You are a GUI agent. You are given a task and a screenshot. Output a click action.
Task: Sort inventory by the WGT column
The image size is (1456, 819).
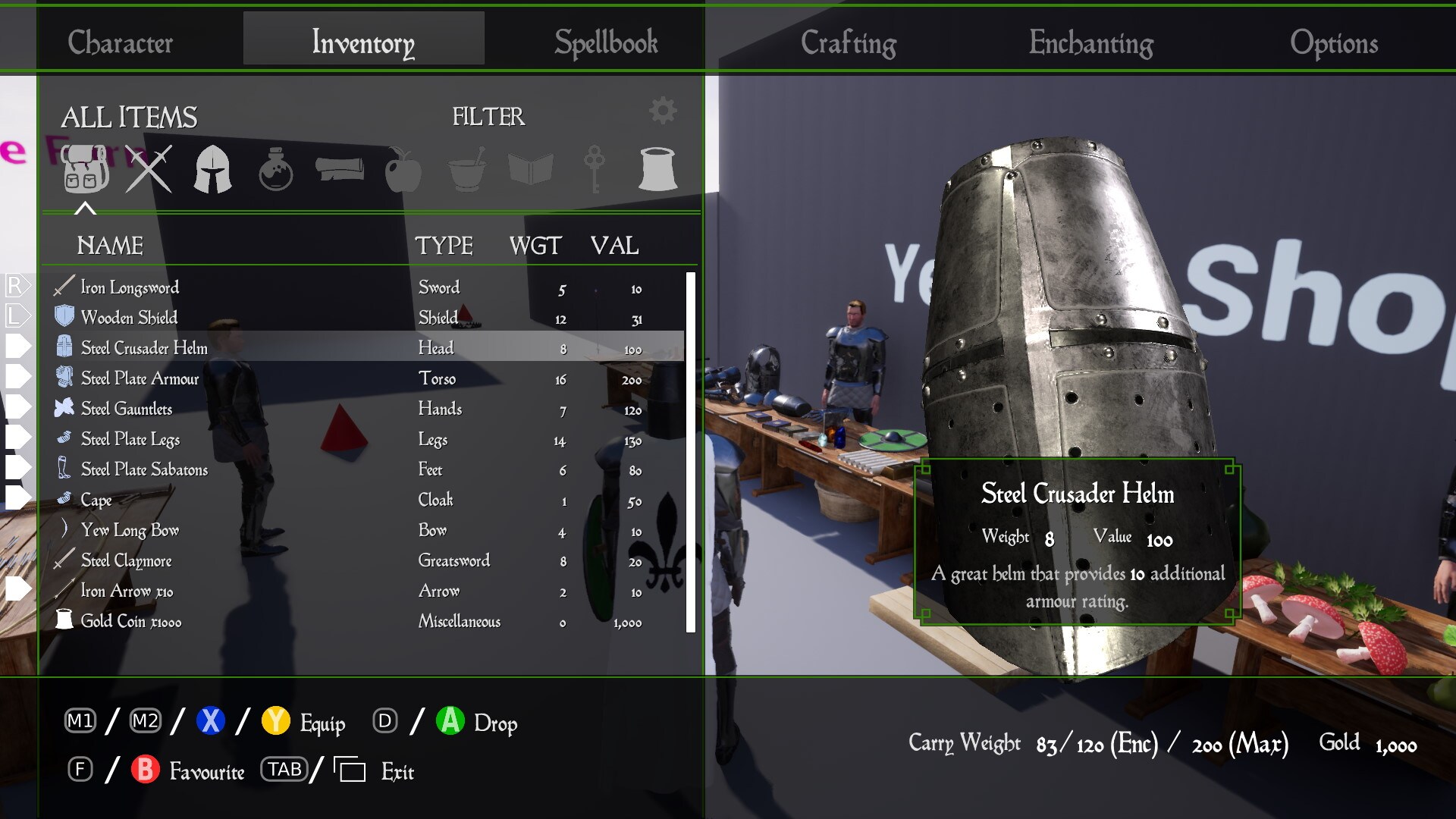coord(535,245)
